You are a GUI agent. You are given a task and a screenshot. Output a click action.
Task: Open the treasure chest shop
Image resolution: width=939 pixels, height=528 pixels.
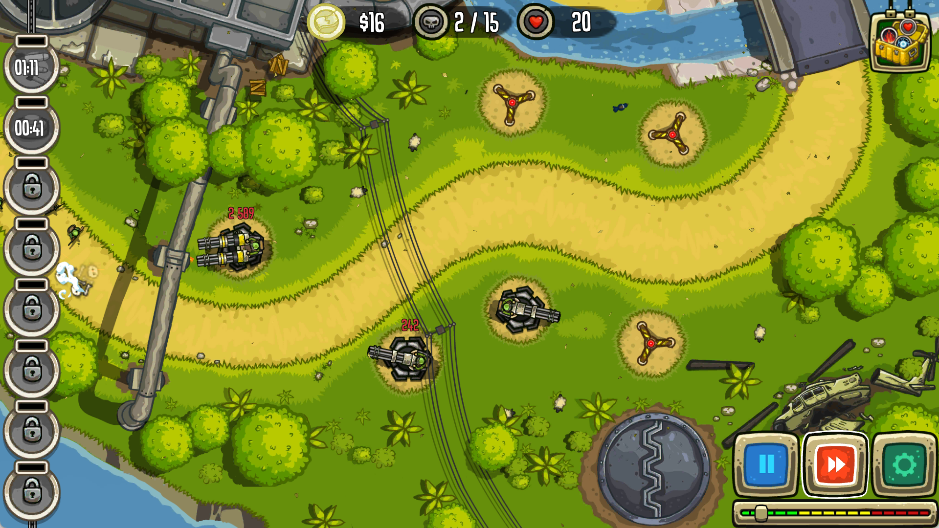tap(900, 41)
